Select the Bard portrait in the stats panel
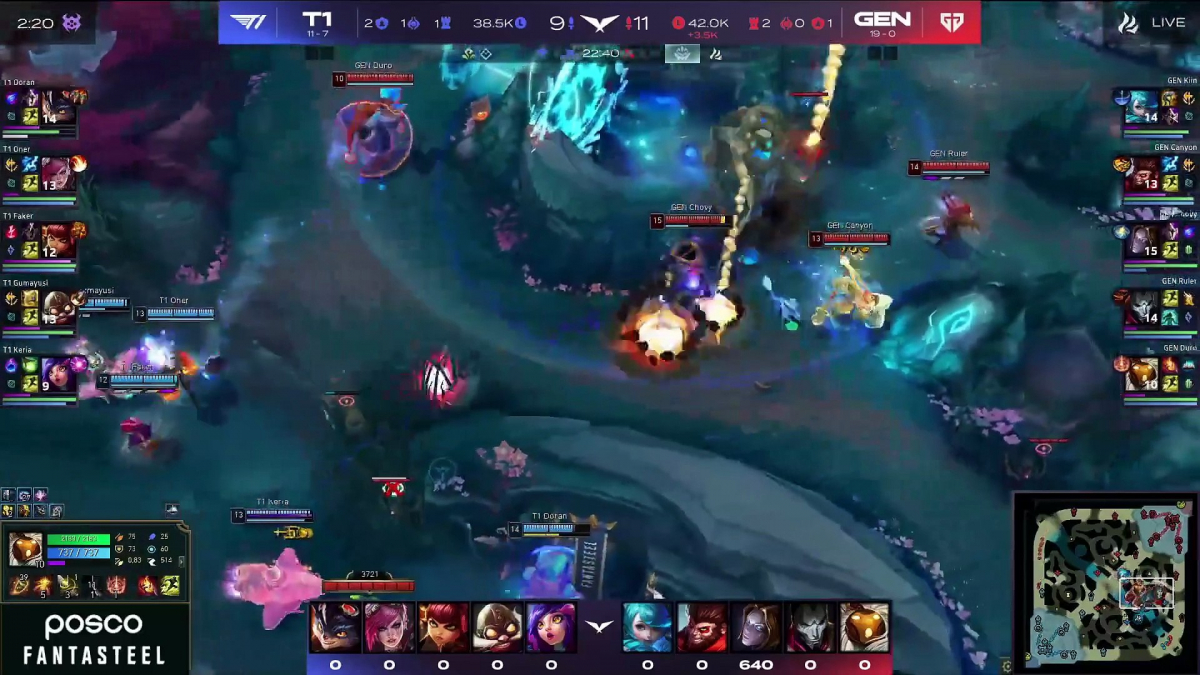 25,549
